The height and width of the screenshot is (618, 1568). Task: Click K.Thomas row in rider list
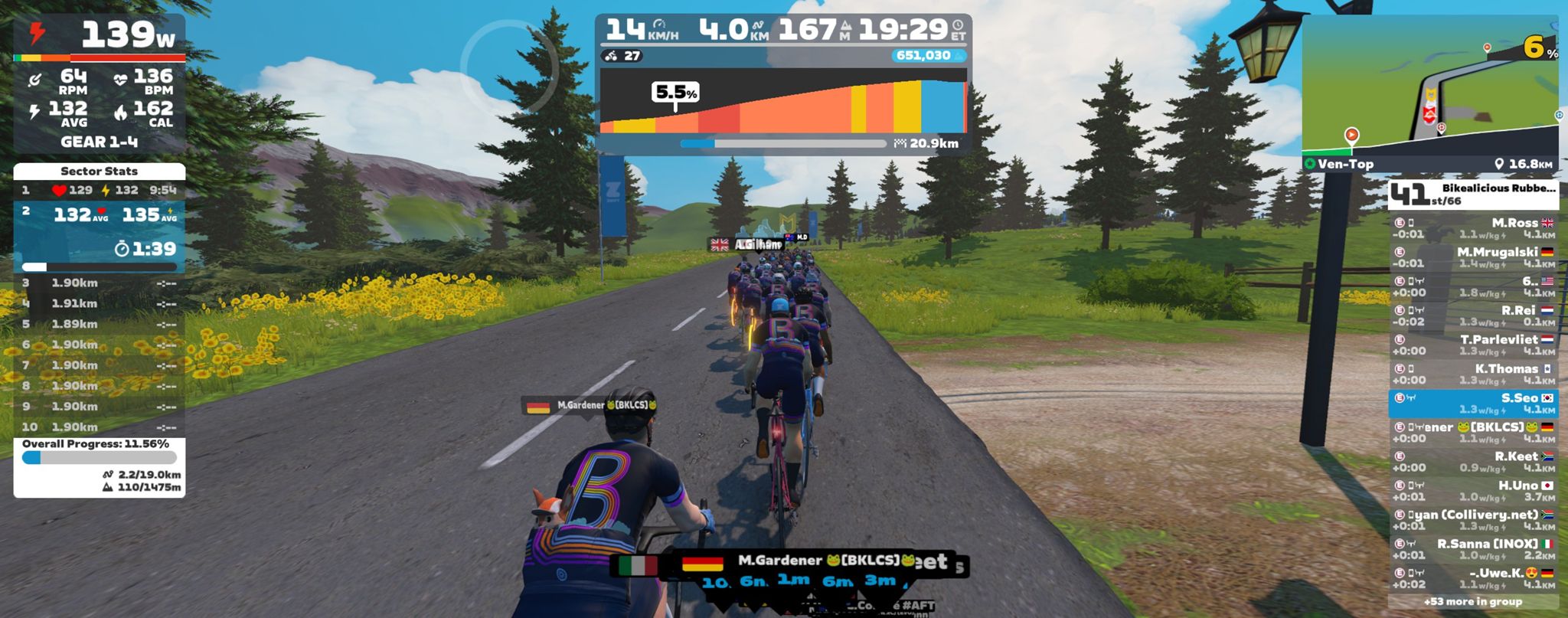coord(1472,374)
